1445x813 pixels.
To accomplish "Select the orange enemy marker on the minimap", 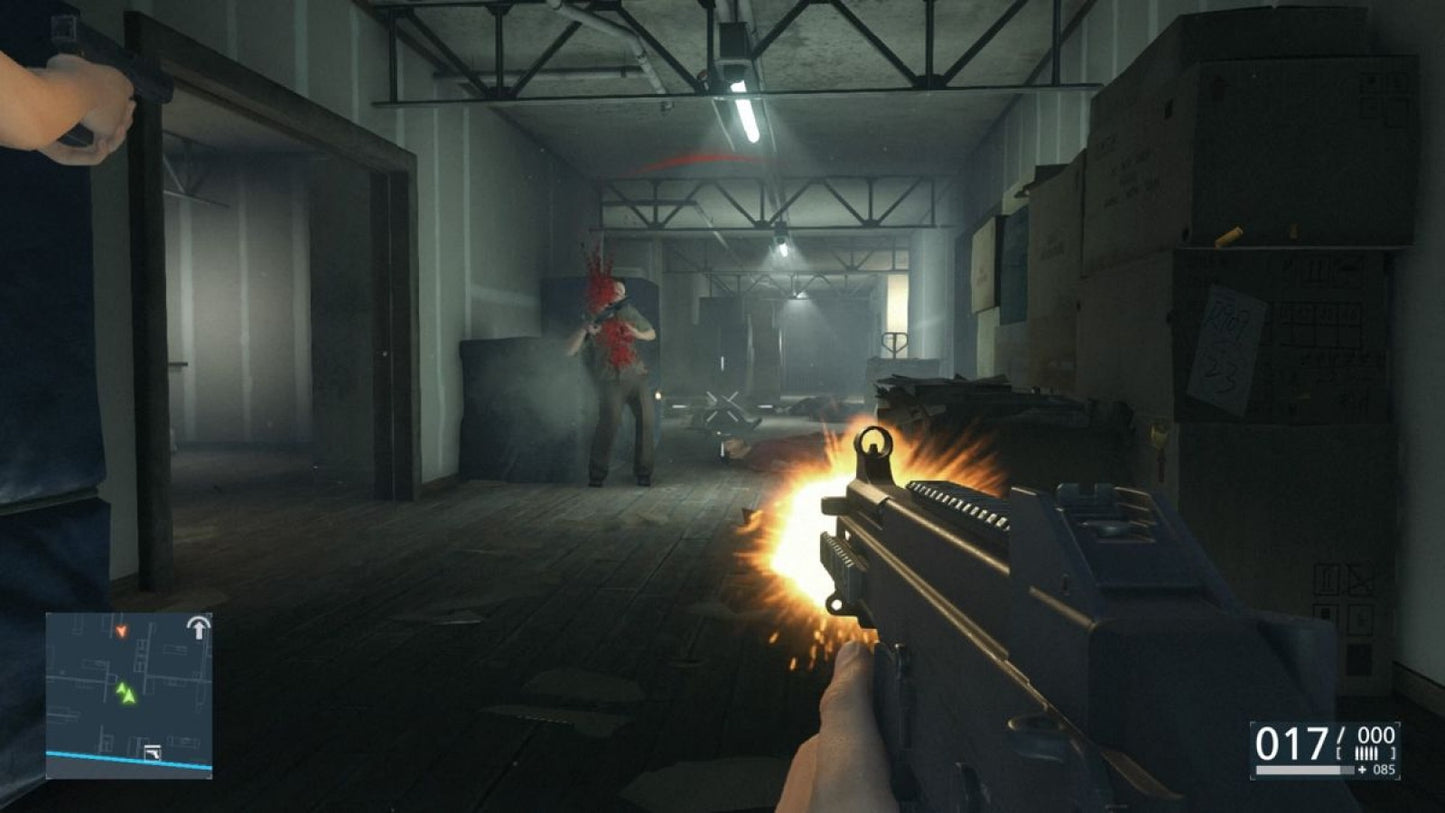I will [x=122, y=630].
